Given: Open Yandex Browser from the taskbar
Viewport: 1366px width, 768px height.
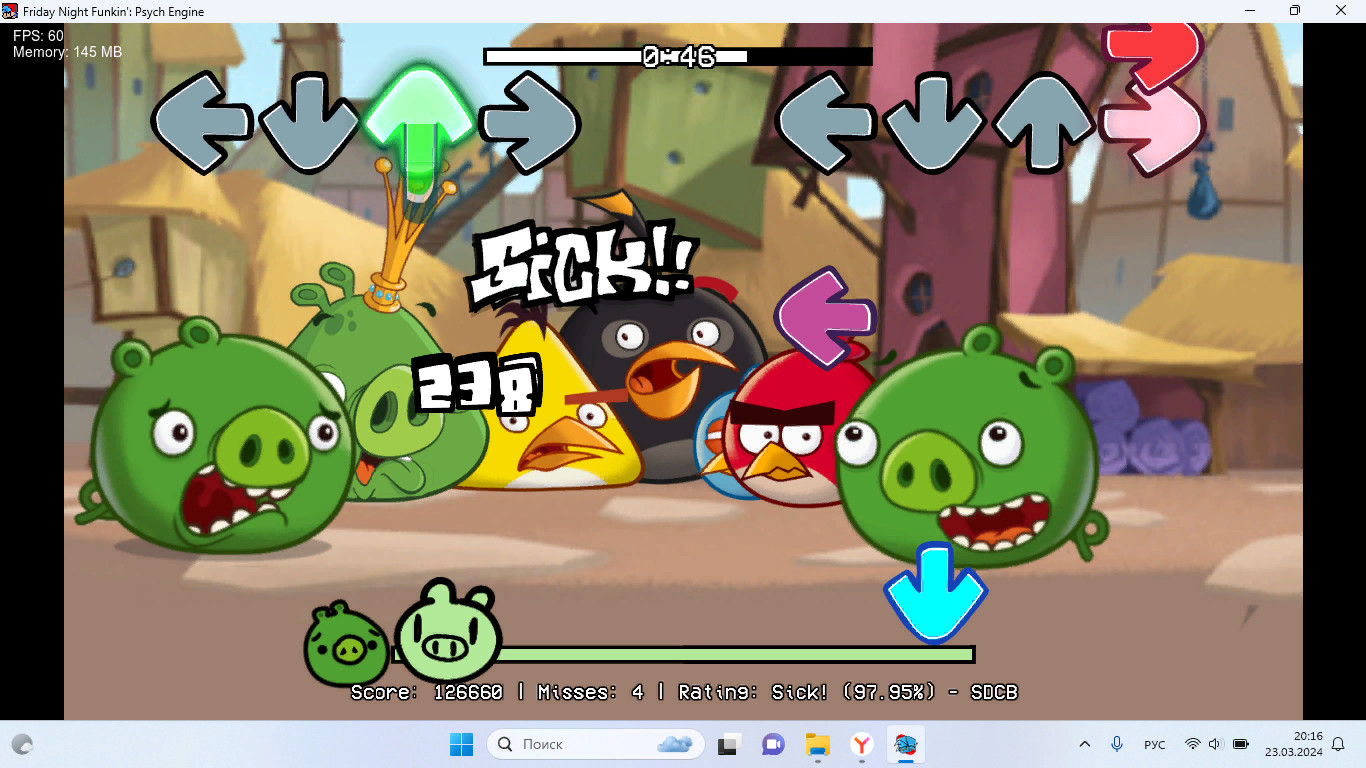Looking at the screenshot, I should click(861, 744).
